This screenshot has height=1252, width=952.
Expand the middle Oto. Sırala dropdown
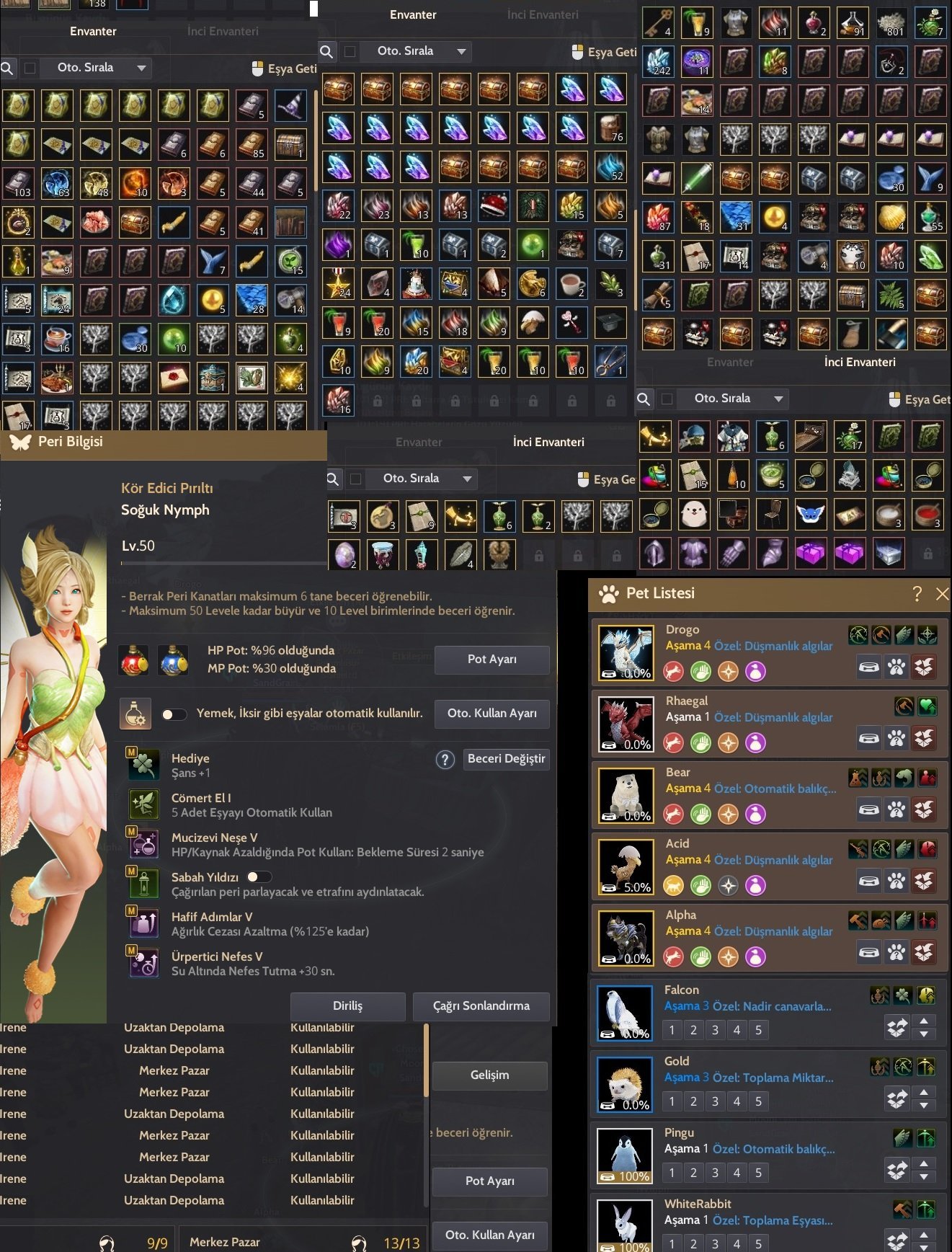click(416, 51)
